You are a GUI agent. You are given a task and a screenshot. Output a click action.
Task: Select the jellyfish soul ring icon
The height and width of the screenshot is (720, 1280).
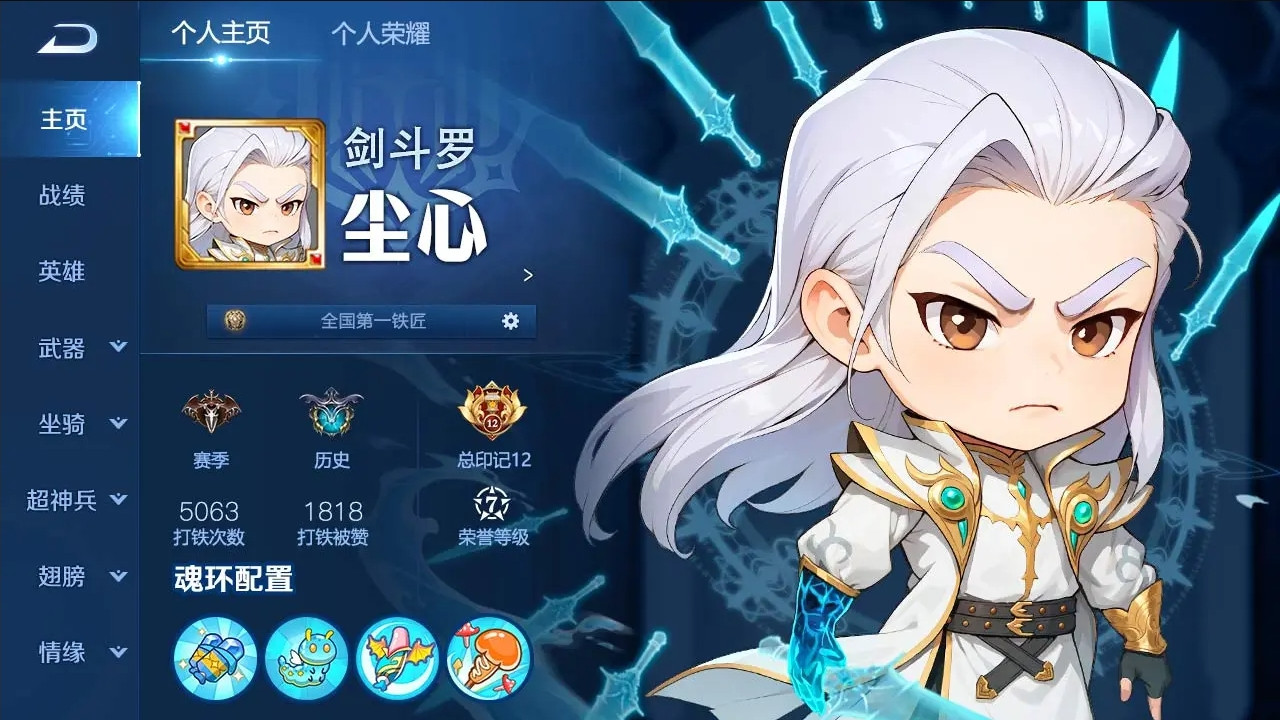pyautogui.click(x=487, y=658)
